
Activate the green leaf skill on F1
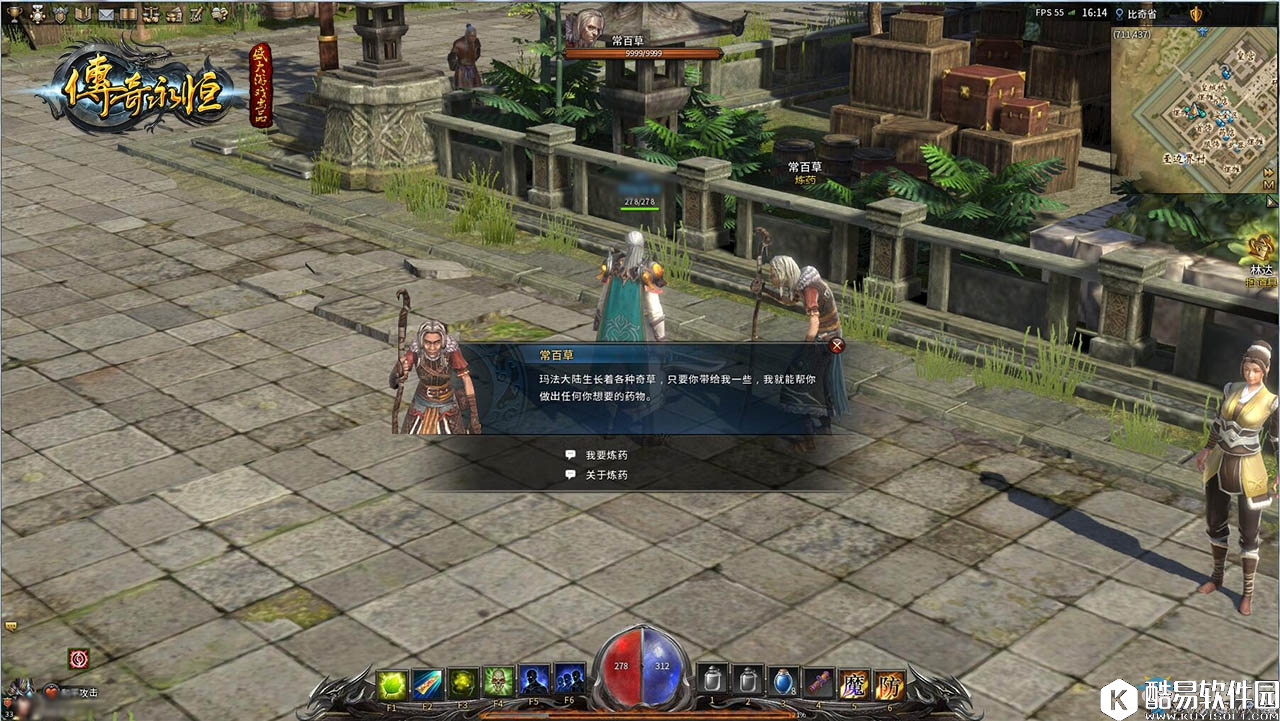tap(392, 683)
